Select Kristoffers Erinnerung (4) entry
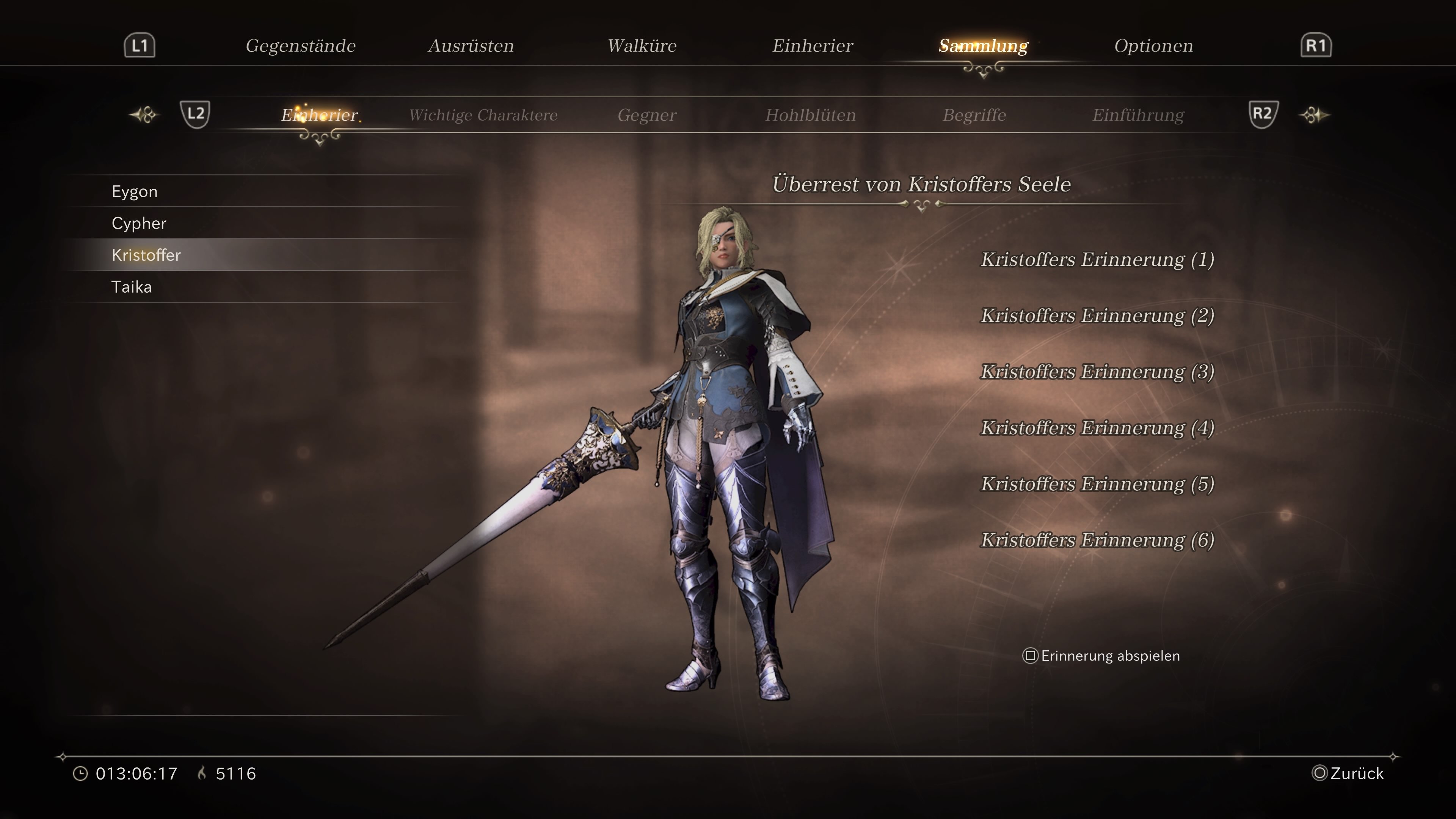 1097,428
